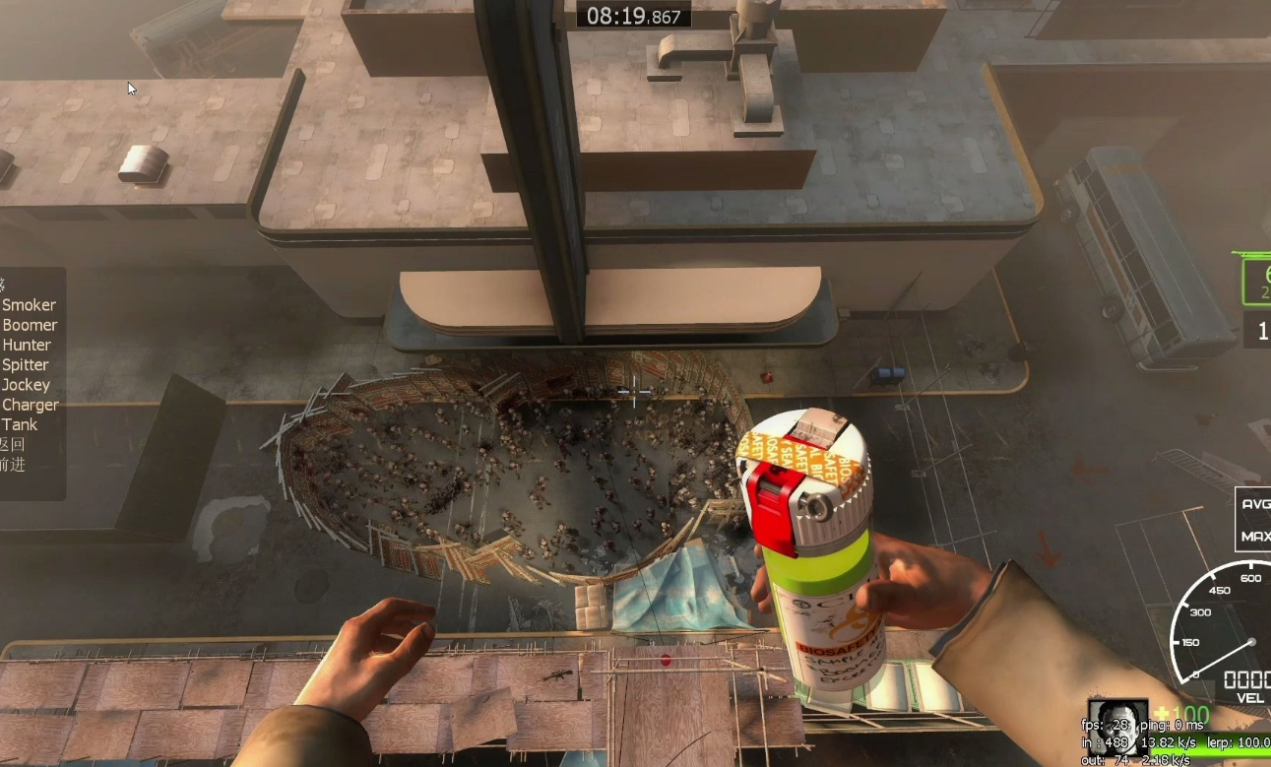The height and width of the screenshot is (767, 1271).
Task: Select Smoker from the spawn menu
Action: pos(29,305)
